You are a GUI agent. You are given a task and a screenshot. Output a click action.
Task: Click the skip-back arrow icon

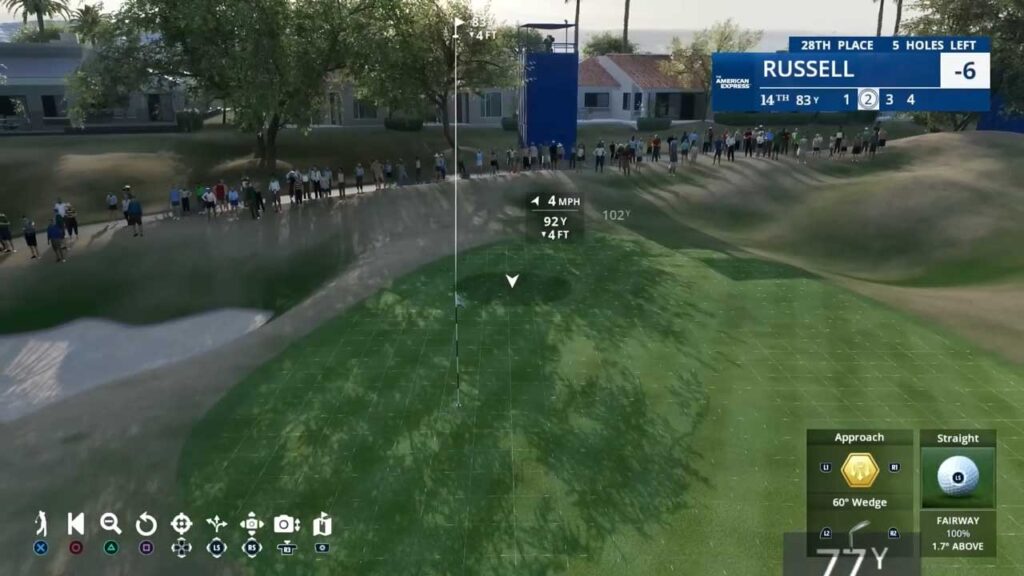[76, 524]
